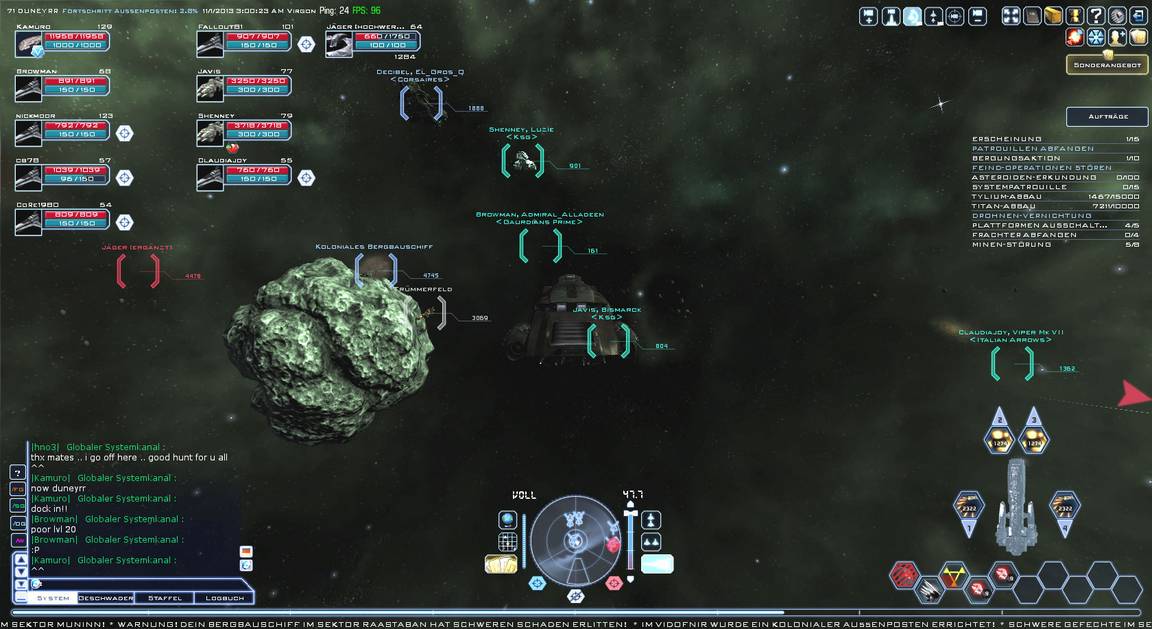Fire the weapon slot numbered 1

968,509
